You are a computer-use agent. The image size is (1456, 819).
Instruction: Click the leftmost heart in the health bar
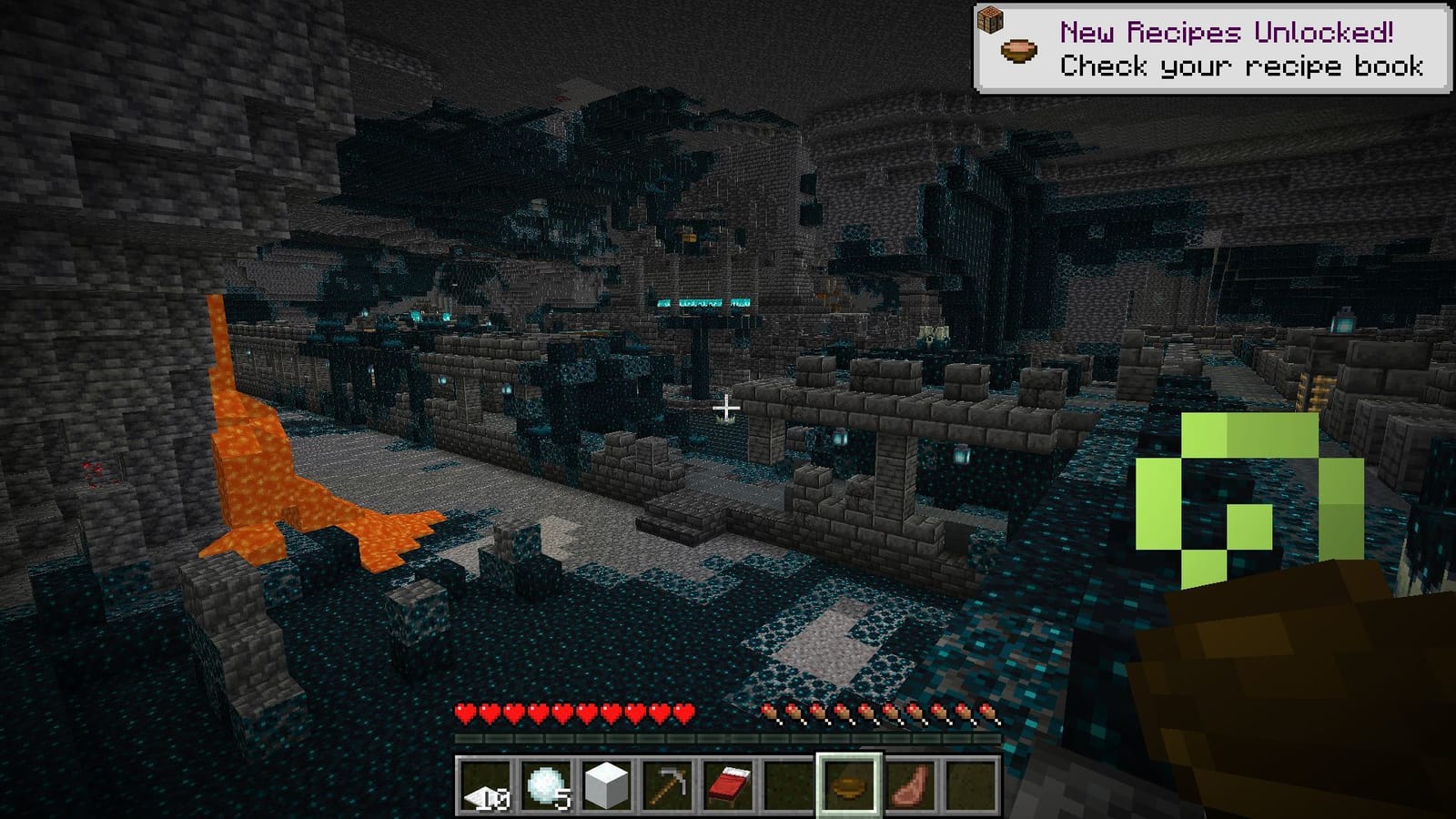(466, 714)
